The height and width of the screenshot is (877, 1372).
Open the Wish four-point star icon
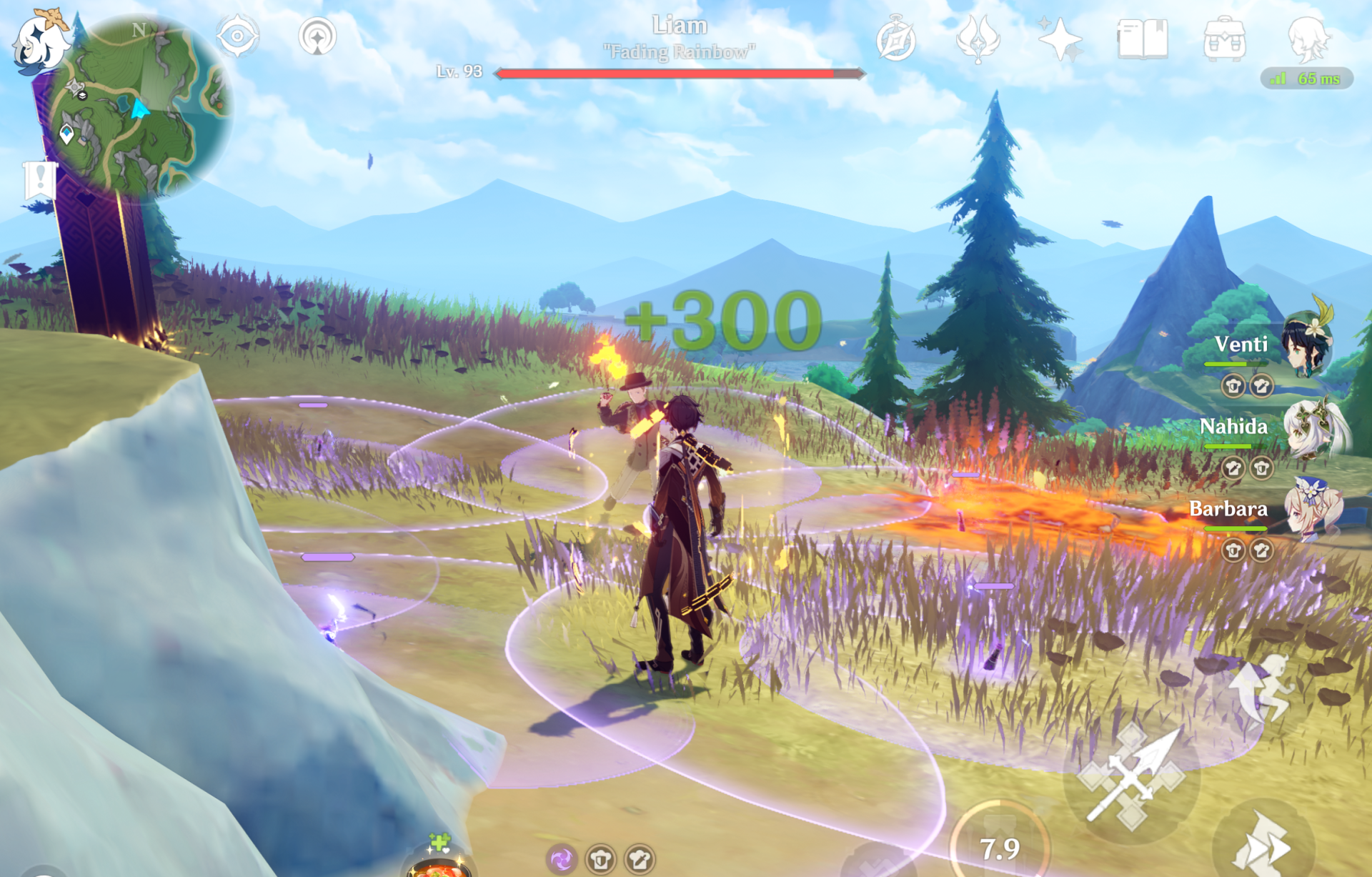pyautogui.click(x=1059, y=40)
